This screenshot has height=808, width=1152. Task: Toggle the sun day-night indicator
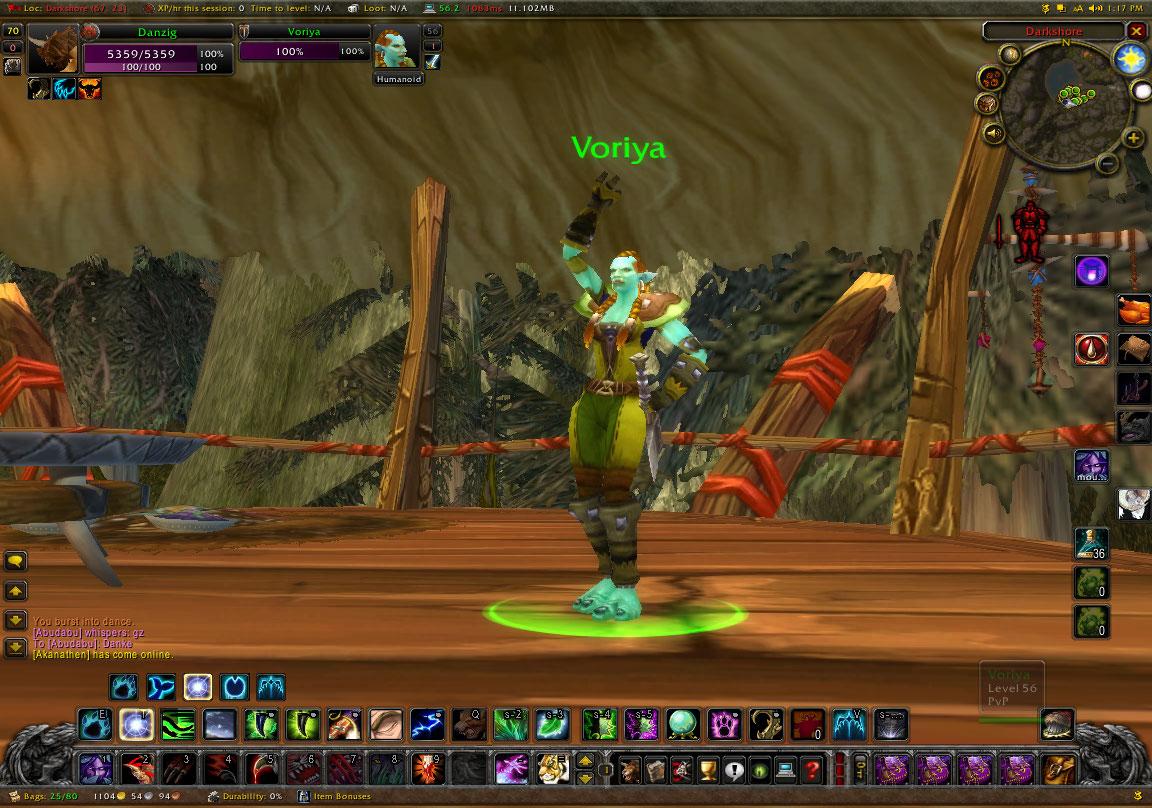point(1129,59)
